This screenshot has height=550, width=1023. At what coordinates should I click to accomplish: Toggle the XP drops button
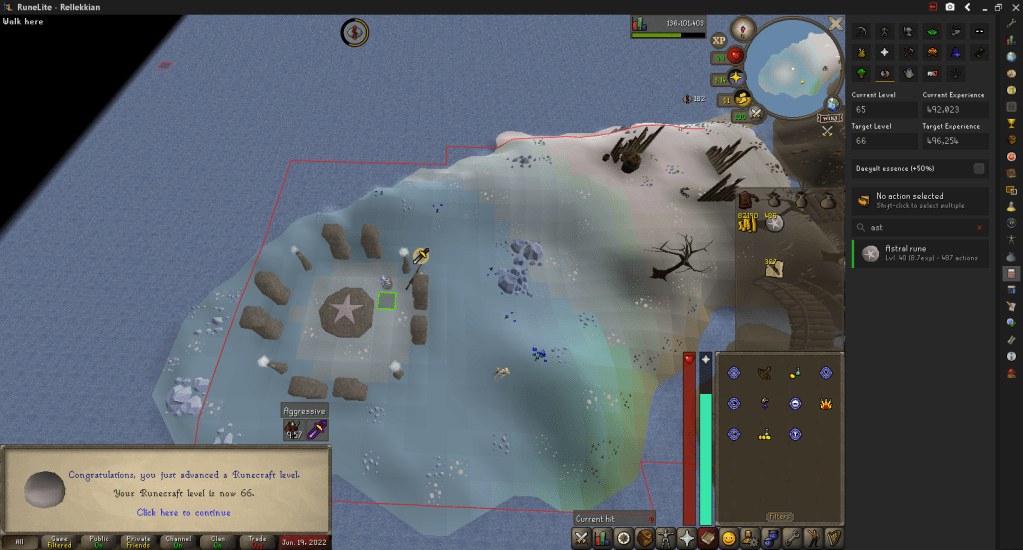pos(719,41)
